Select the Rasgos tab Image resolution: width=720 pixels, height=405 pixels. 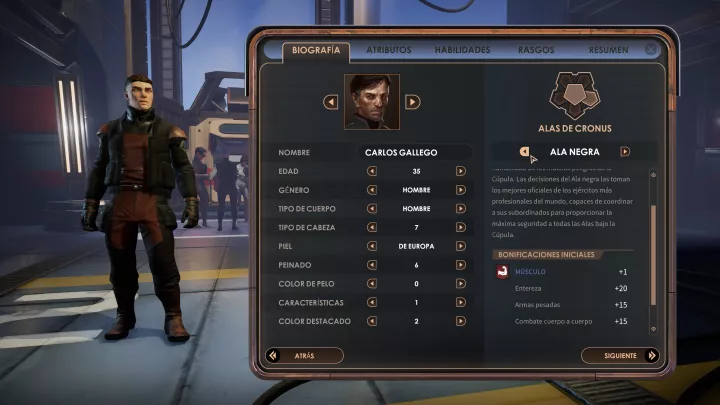point(536,49)
